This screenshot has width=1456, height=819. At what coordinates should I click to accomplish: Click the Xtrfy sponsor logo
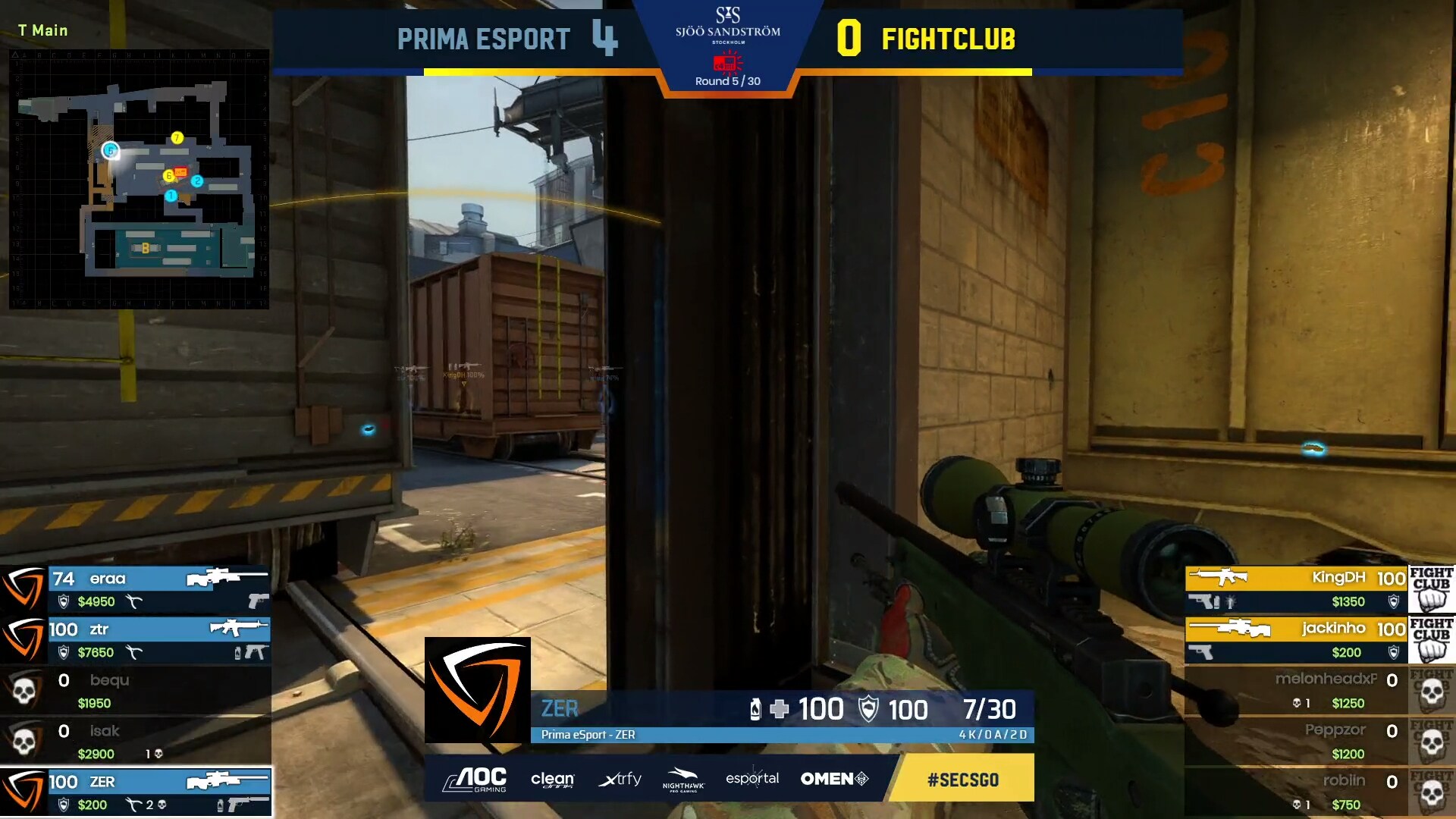(620, 779)
